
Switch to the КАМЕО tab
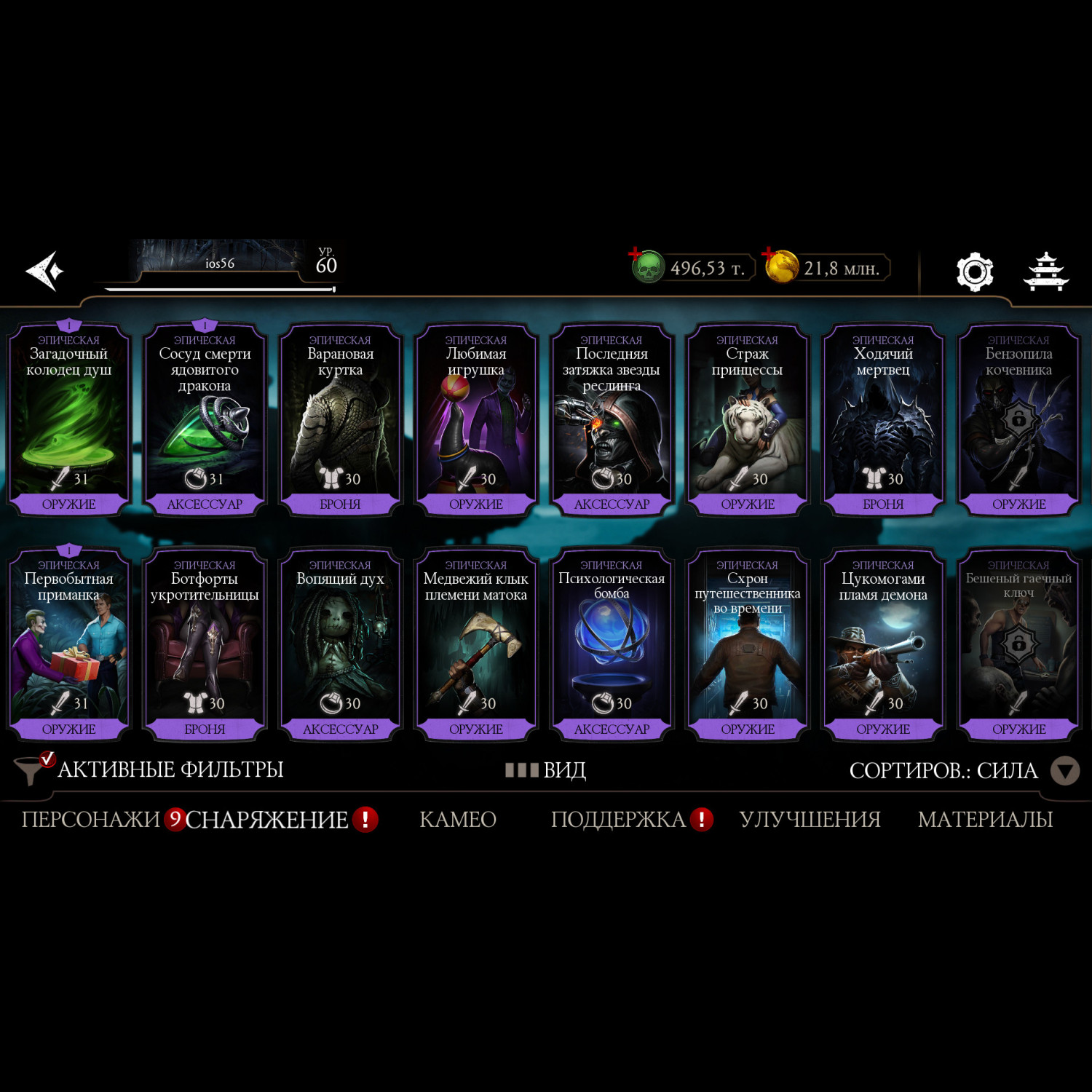coord(458,820)
